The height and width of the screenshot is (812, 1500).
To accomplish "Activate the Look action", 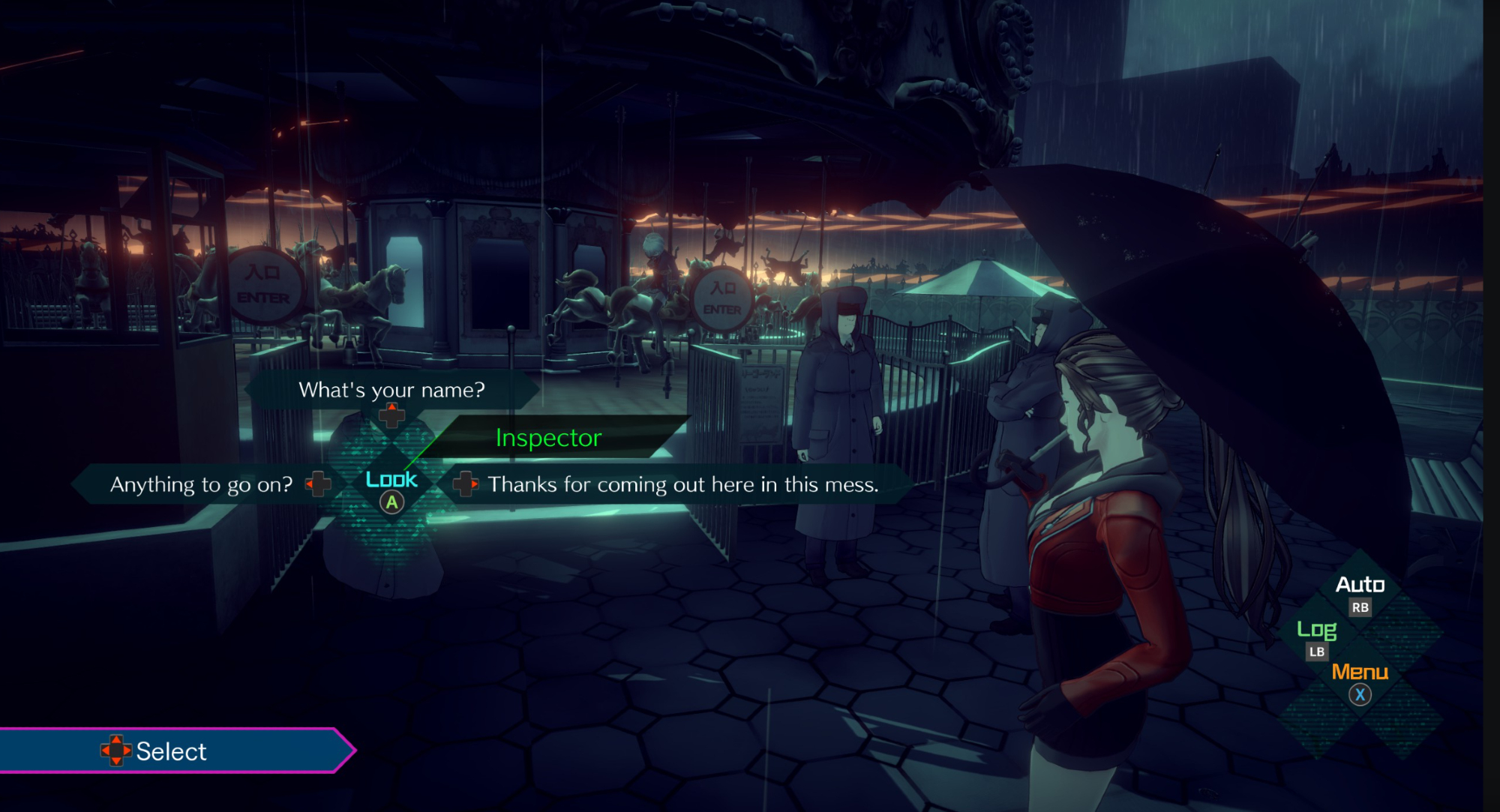I will coord(391,489).
